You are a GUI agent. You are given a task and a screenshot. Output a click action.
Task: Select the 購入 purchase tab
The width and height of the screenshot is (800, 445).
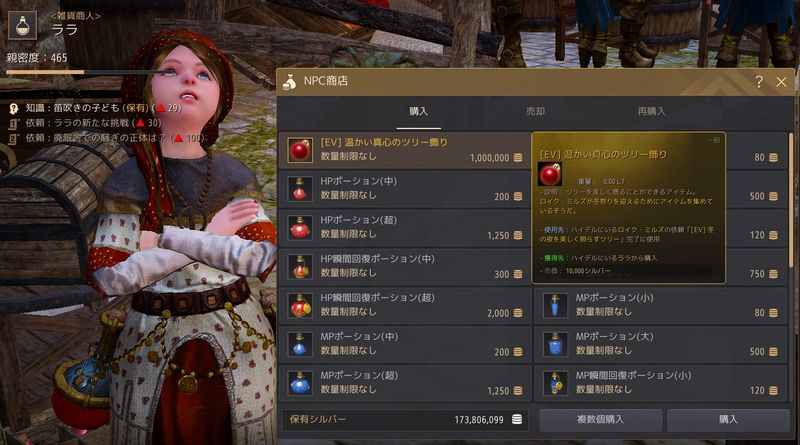pyautogui.click(x=419, y=111)
